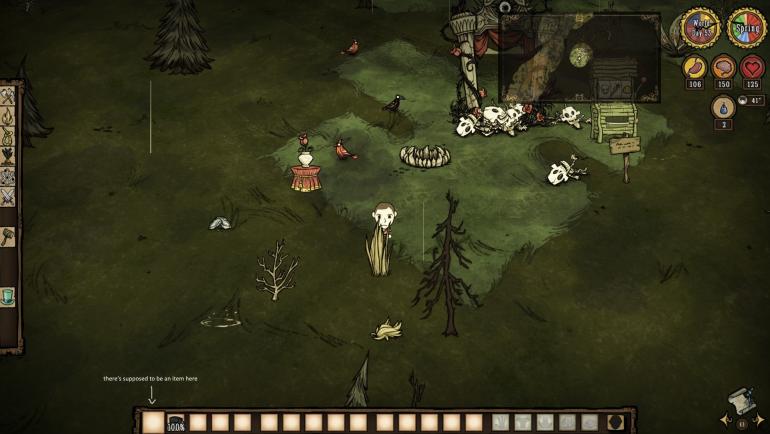Select the rope knot Survival crafting tab
The image size is (770, 434).
[7, 136]
